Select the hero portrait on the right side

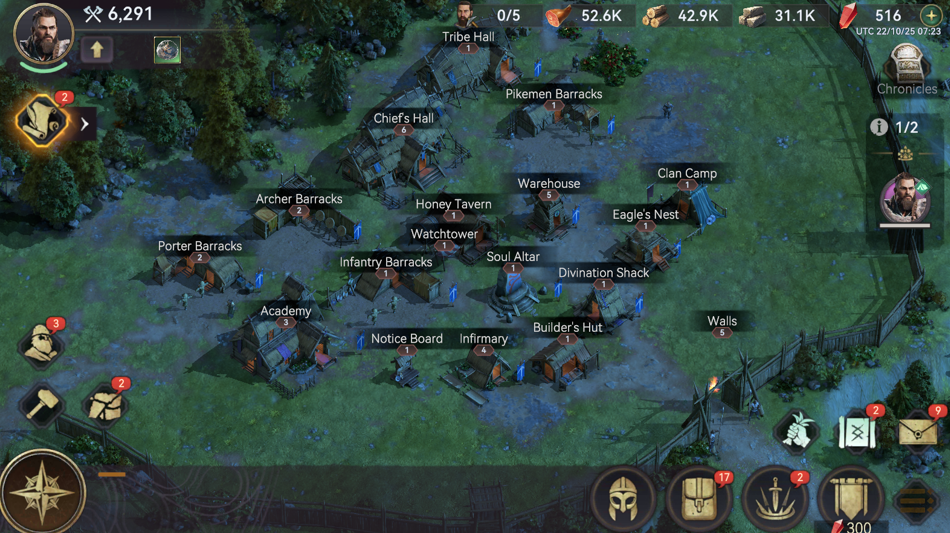[x=904, y=198]
